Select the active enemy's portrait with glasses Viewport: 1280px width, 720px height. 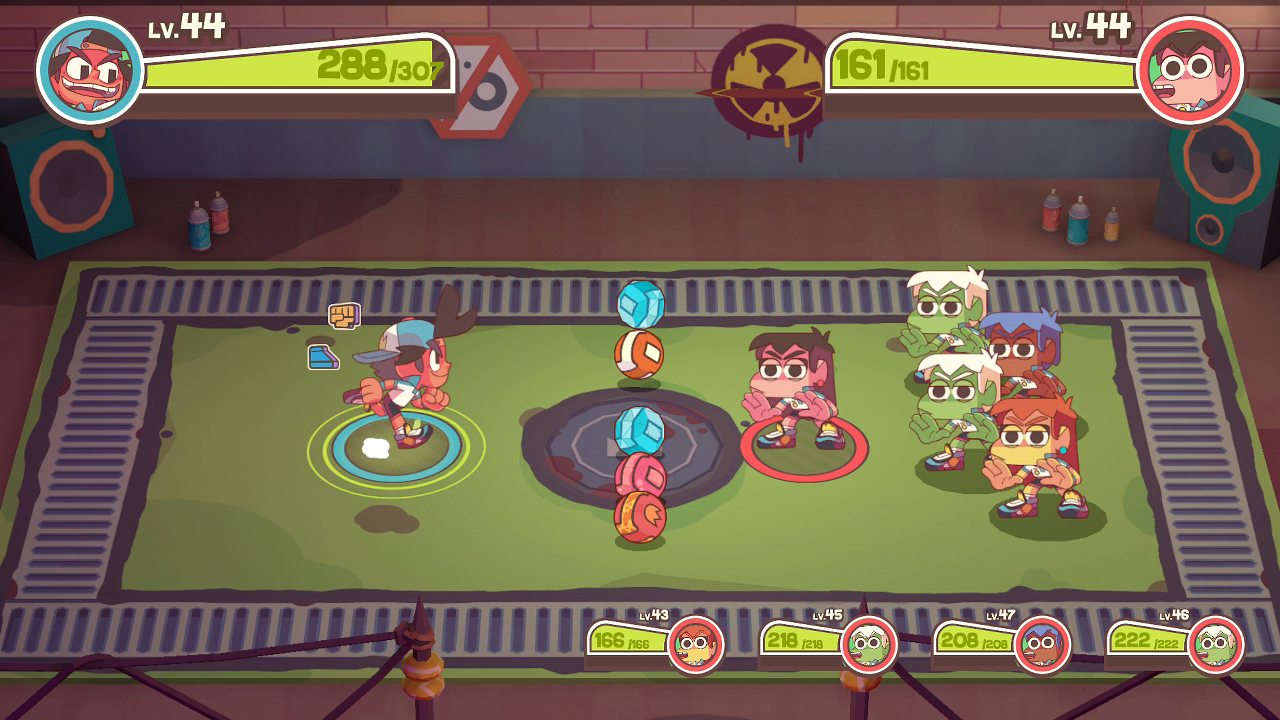tap(1190, 70)
